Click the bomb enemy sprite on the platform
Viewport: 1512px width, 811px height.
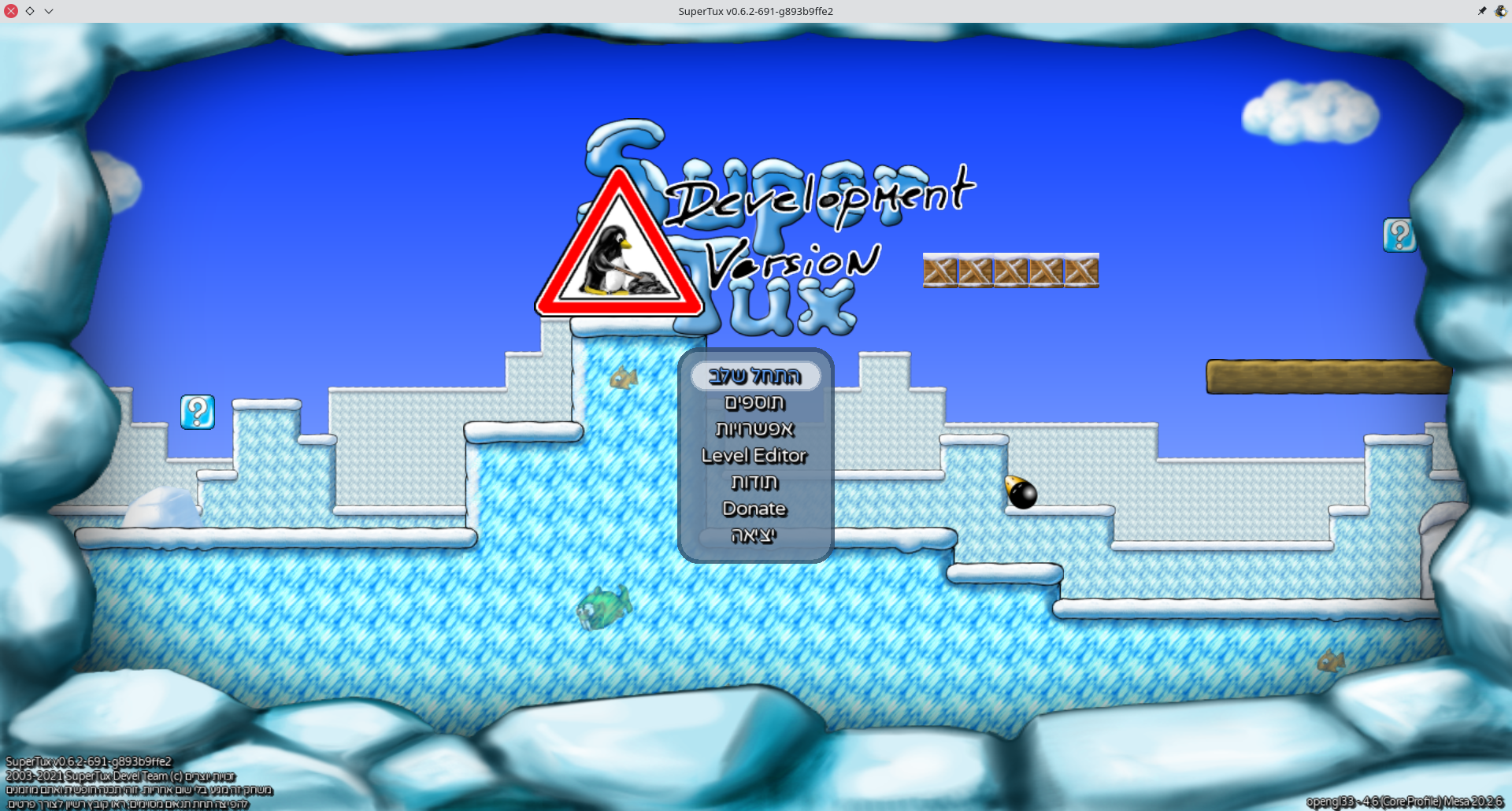pos(1021,492)
